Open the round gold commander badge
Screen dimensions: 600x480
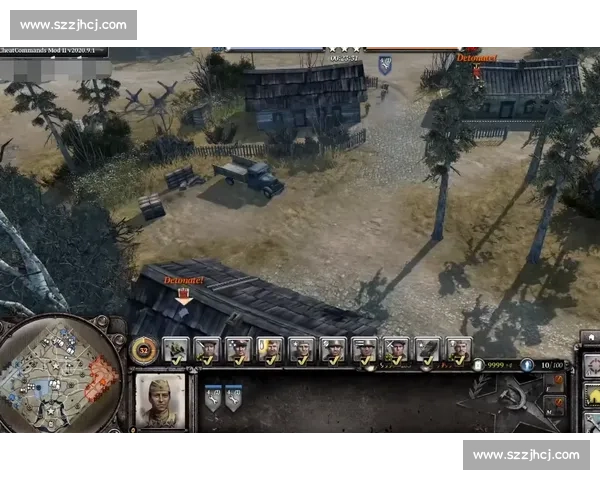point(143,349)
